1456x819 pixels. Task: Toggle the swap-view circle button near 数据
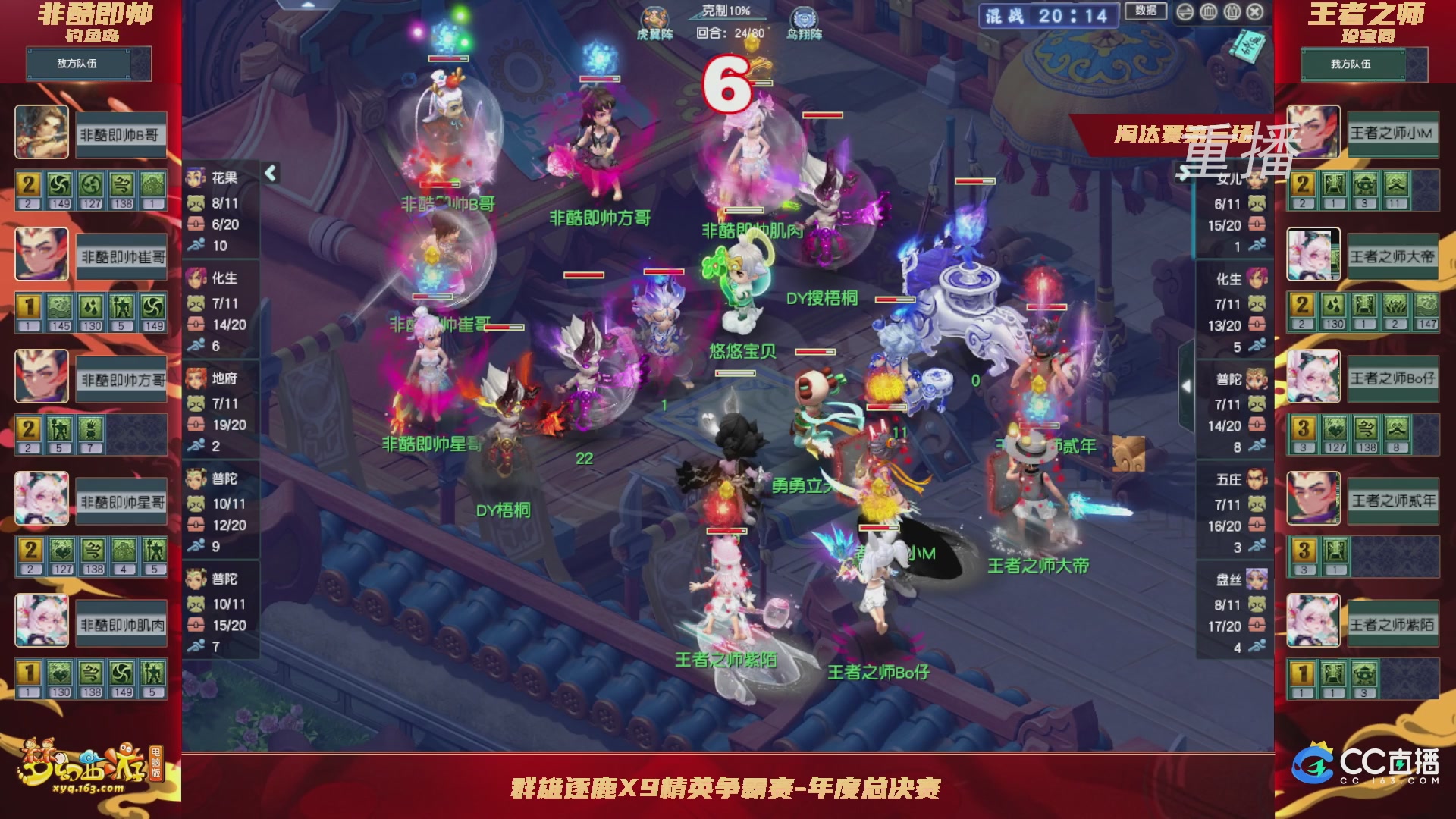pos(1185,11)
